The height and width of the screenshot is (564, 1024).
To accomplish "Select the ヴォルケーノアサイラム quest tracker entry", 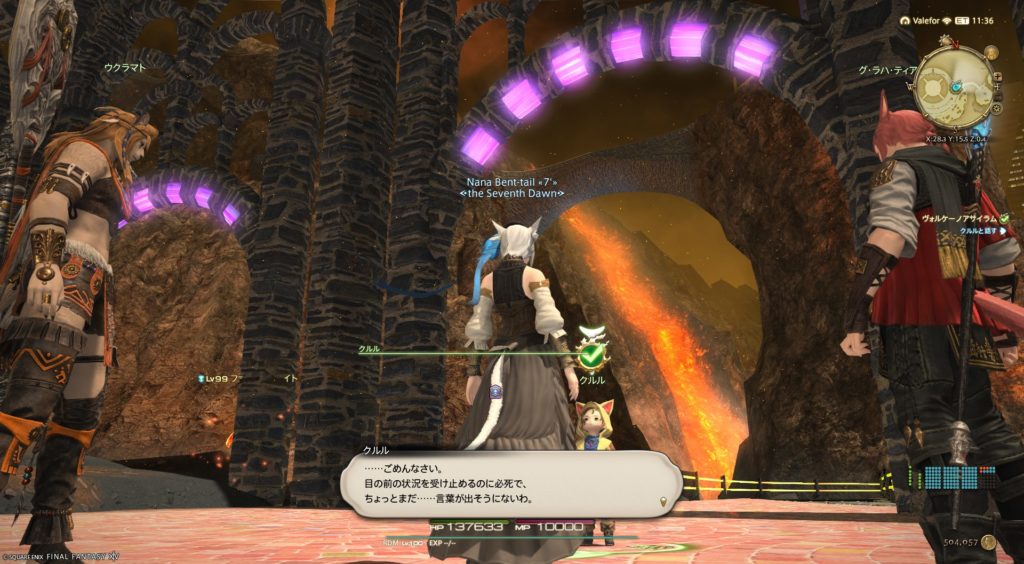I will [954, 218].
